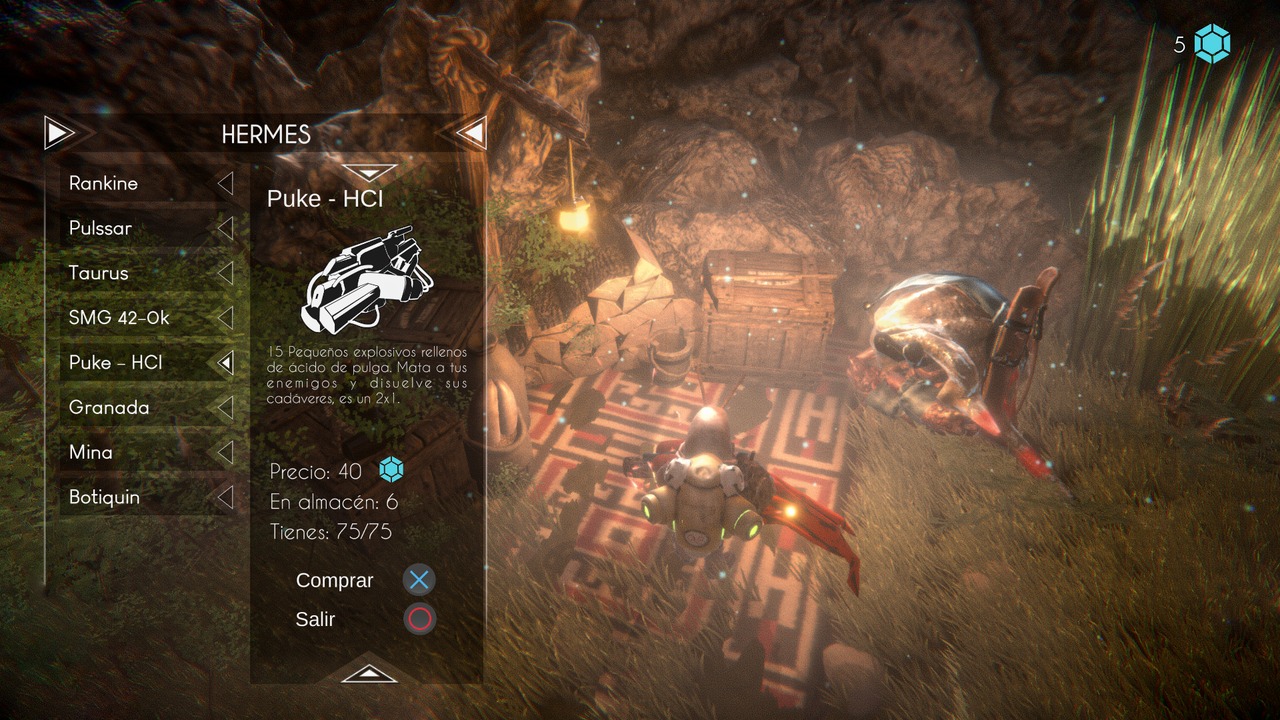
Task: Pick SMG 42-Ok from the list
Action: coord(148,318)
